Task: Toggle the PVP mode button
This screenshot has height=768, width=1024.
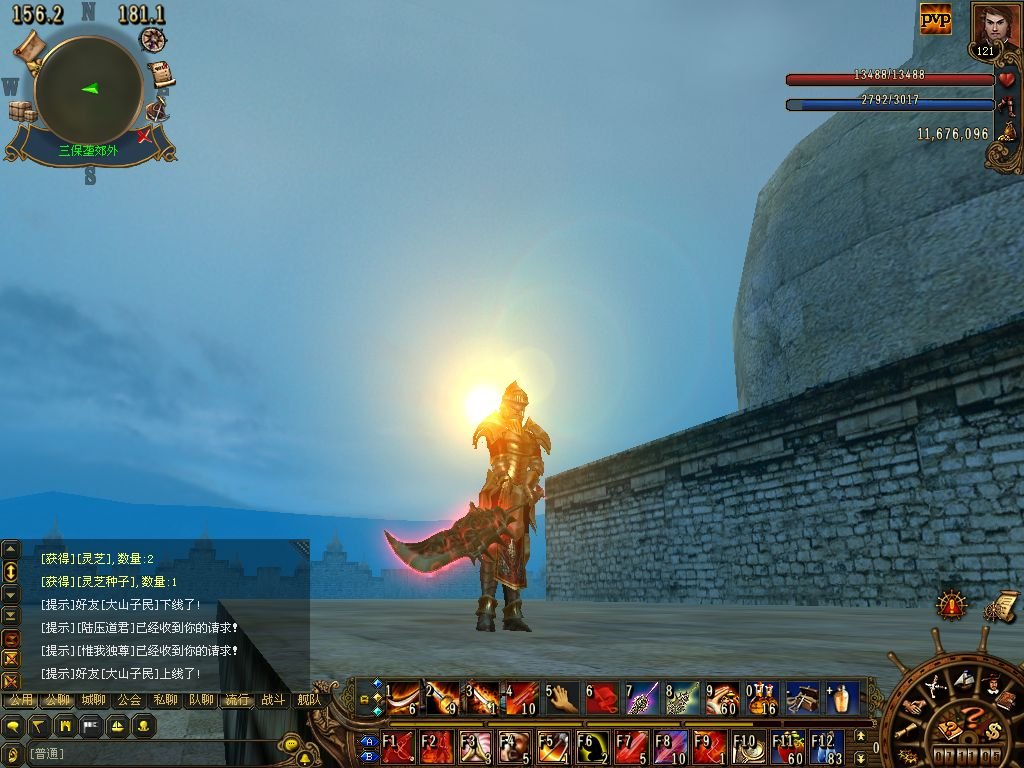Action: tap(936, 18)
